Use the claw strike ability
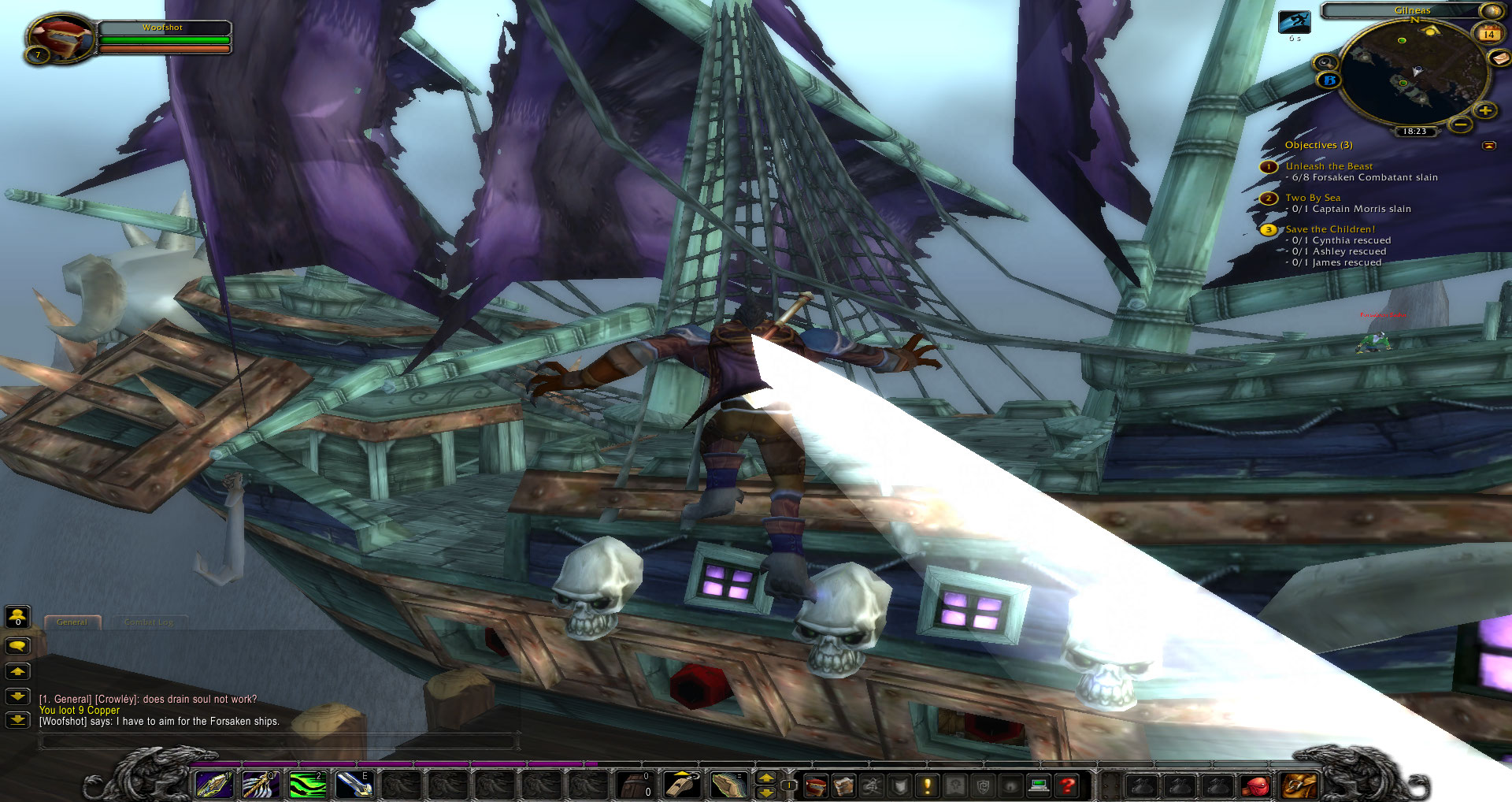Screen dimensions: 1512x802 [260, 785]
